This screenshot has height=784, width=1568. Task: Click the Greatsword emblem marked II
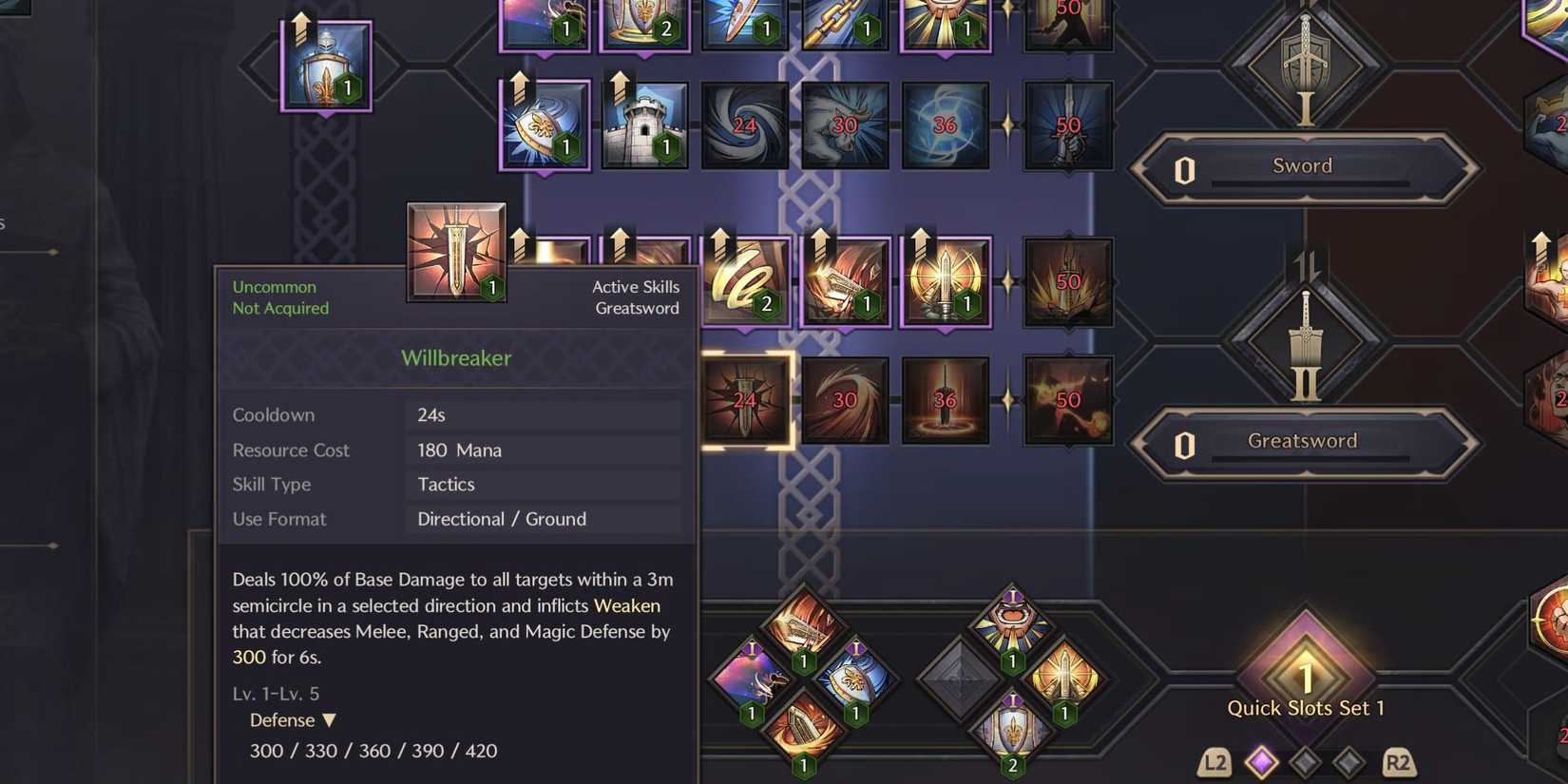(x=1304, y=342)
